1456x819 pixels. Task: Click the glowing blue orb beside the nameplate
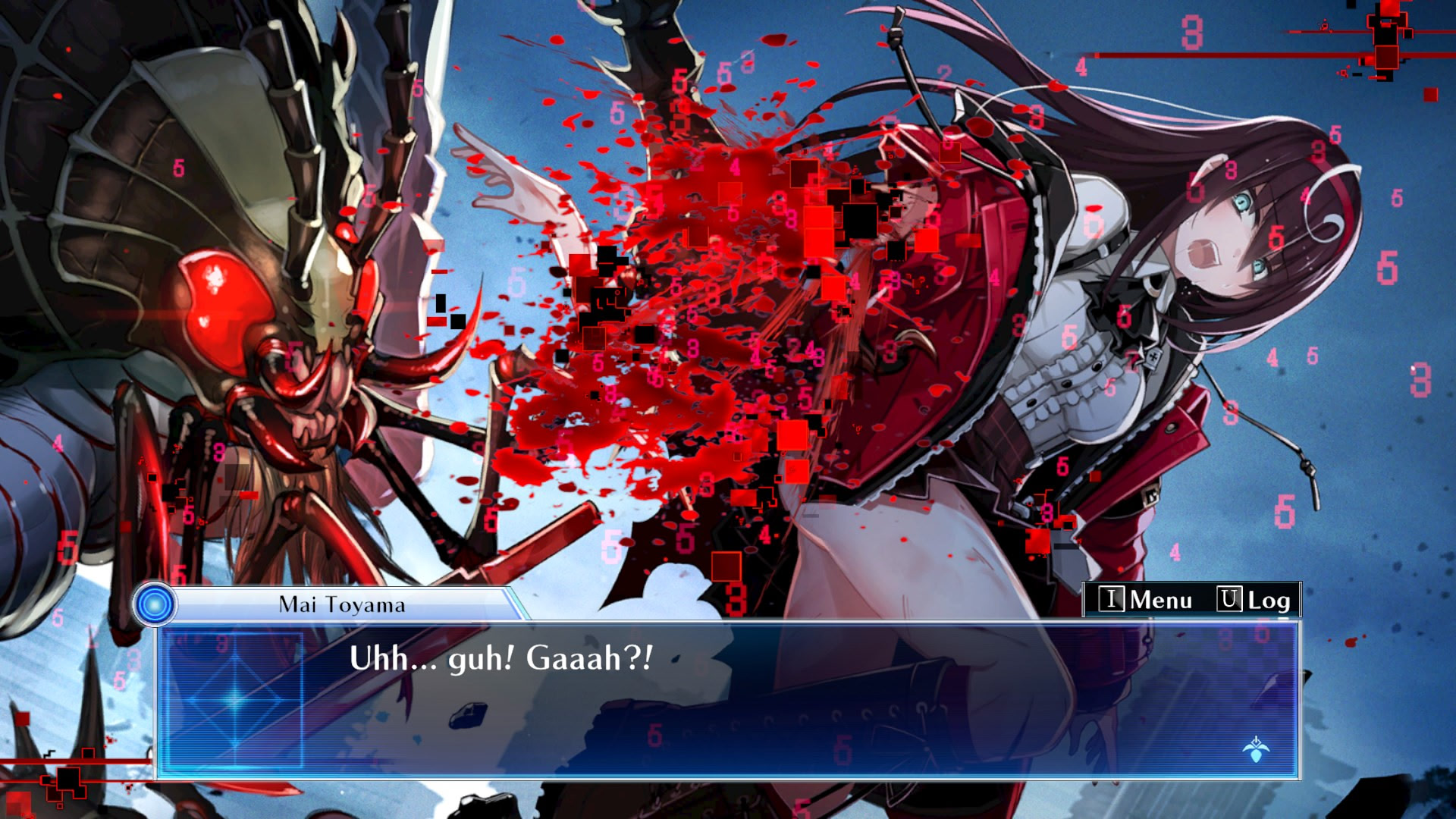click(155, 603)
